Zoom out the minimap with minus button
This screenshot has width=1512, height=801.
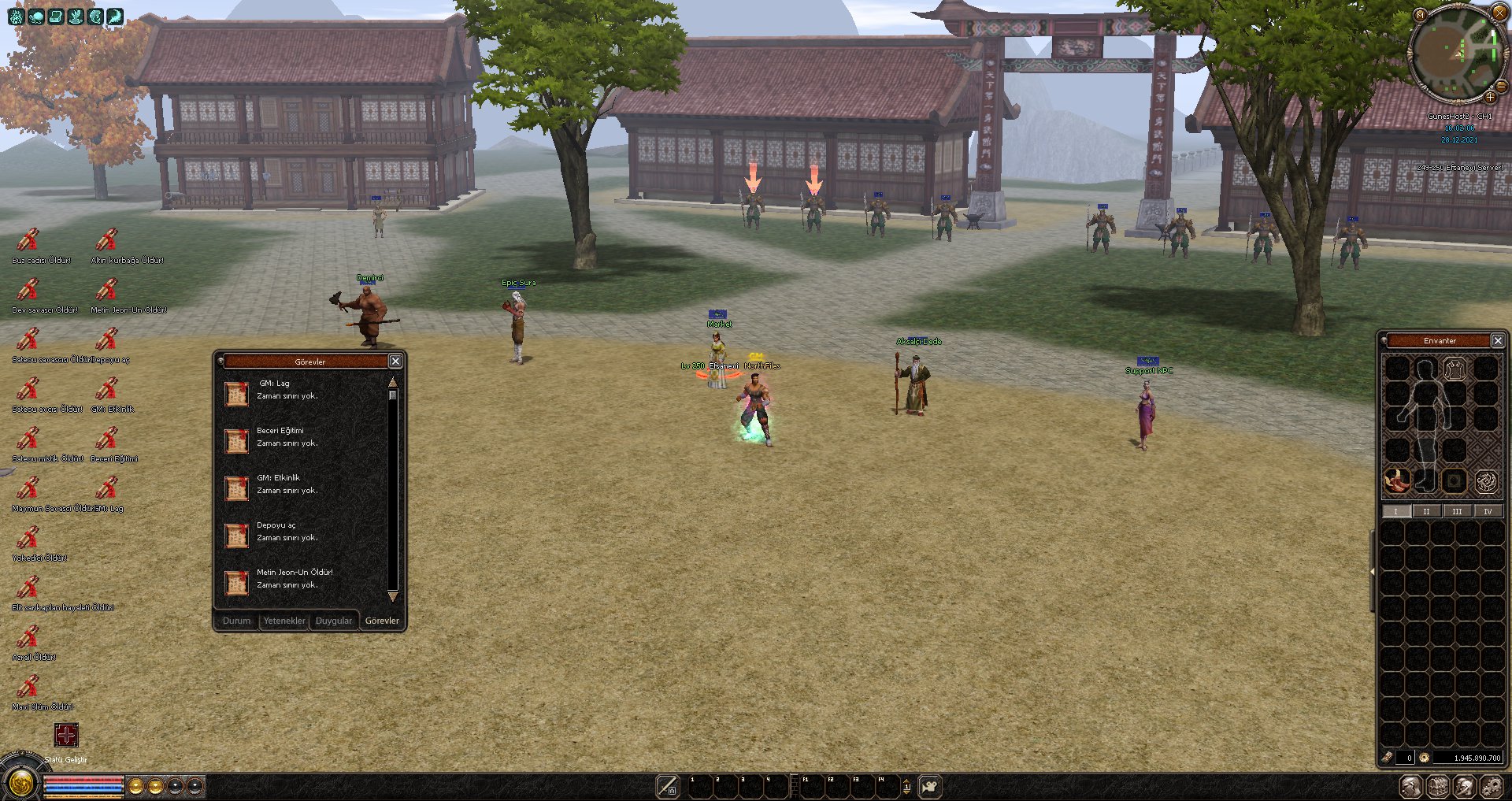coord(1500,86)
